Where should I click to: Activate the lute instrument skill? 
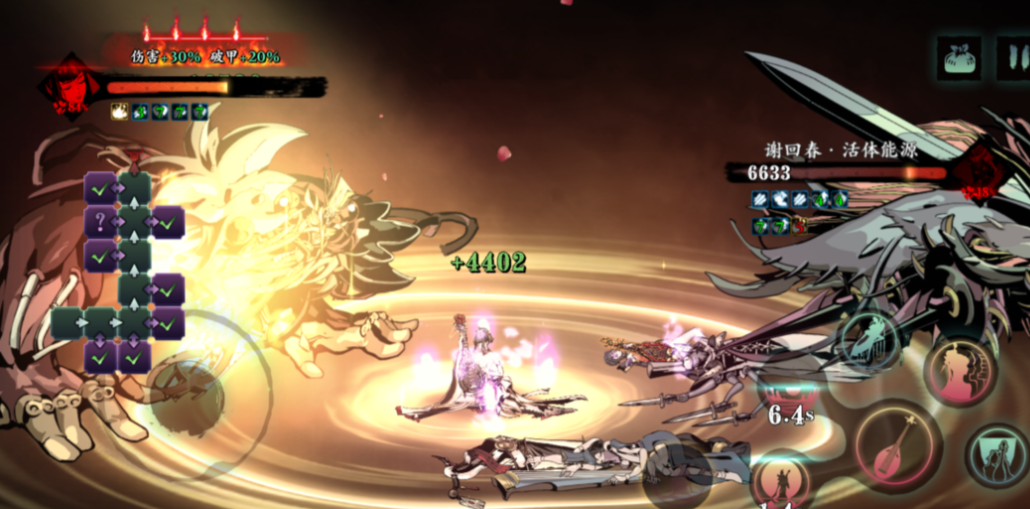click(897, 444)
